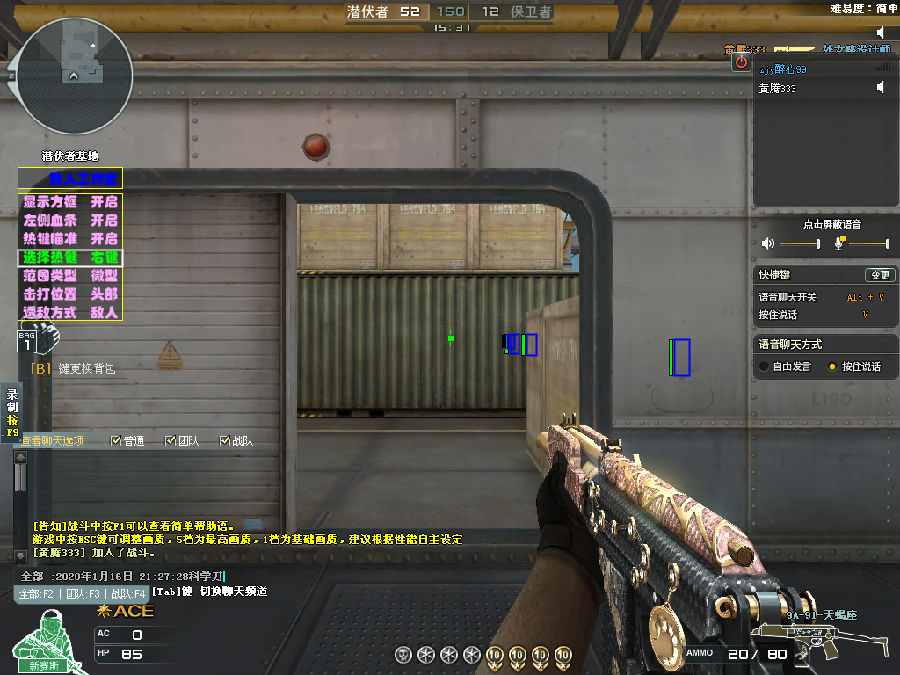The image size is (900, 675).
Task: Uncheck the 普通 chat filter checkbox
Action: 117,440
